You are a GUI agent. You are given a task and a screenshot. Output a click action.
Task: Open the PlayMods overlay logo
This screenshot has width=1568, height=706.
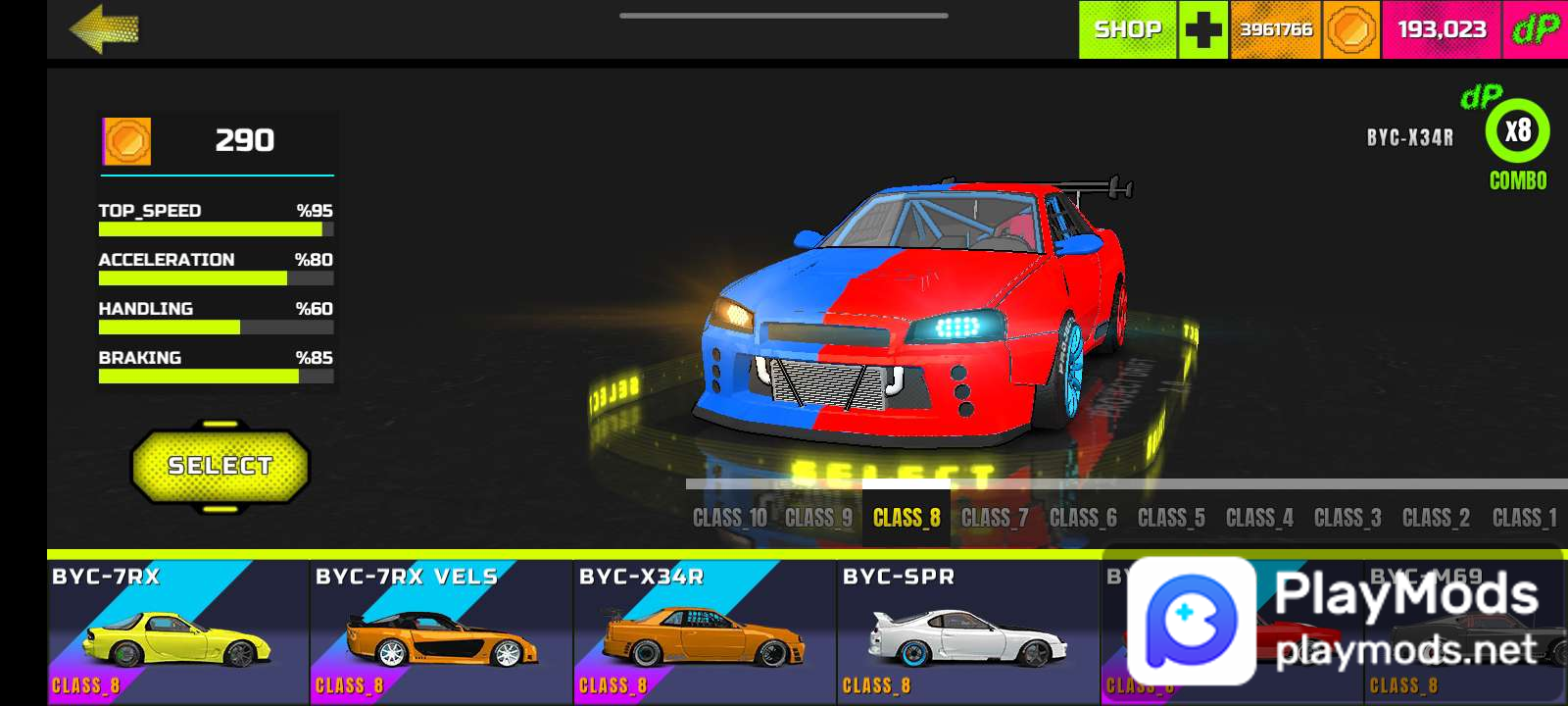point(1192,621)
